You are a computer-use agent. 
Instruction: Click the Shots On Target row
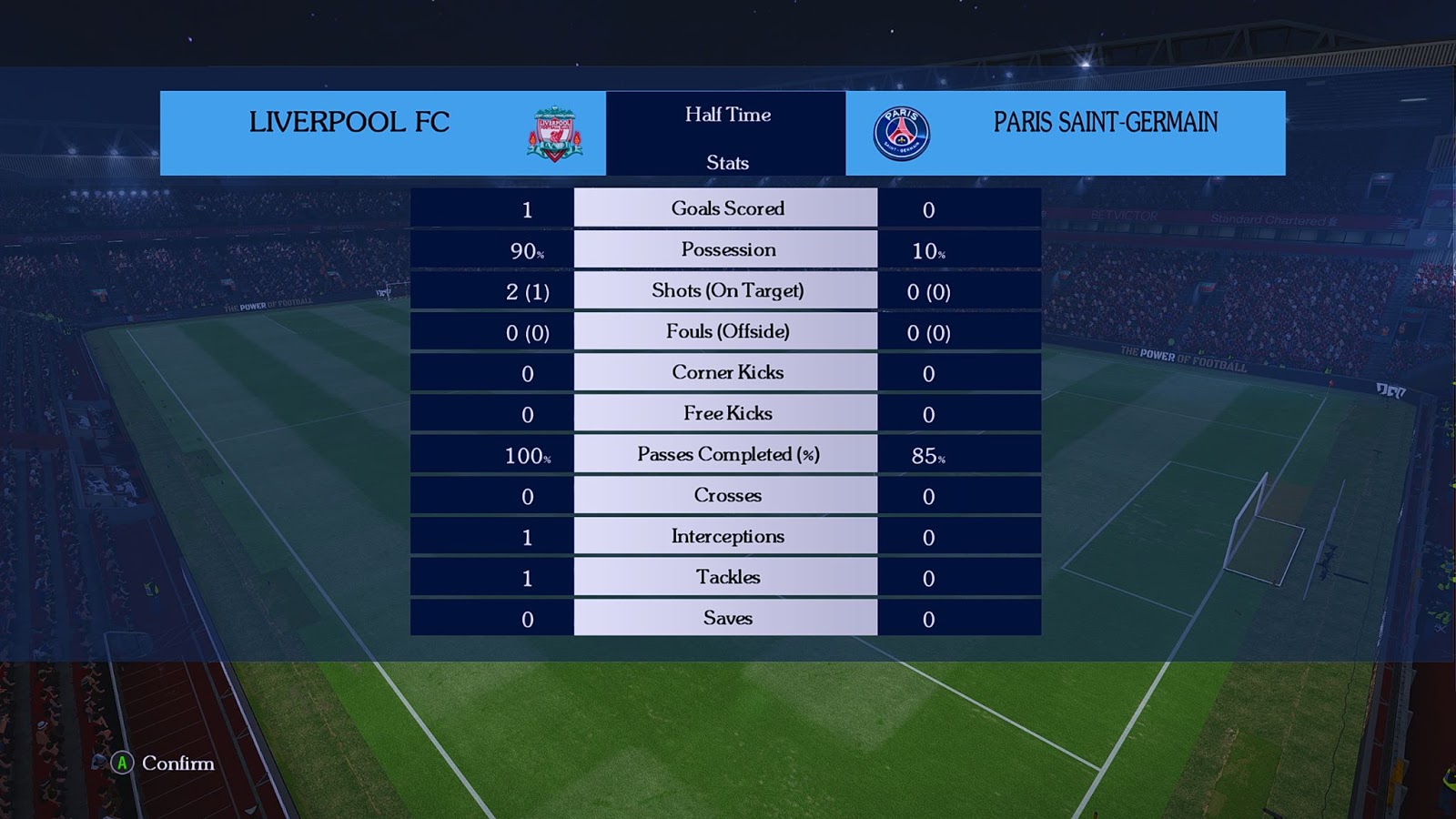tap(726, 290)
